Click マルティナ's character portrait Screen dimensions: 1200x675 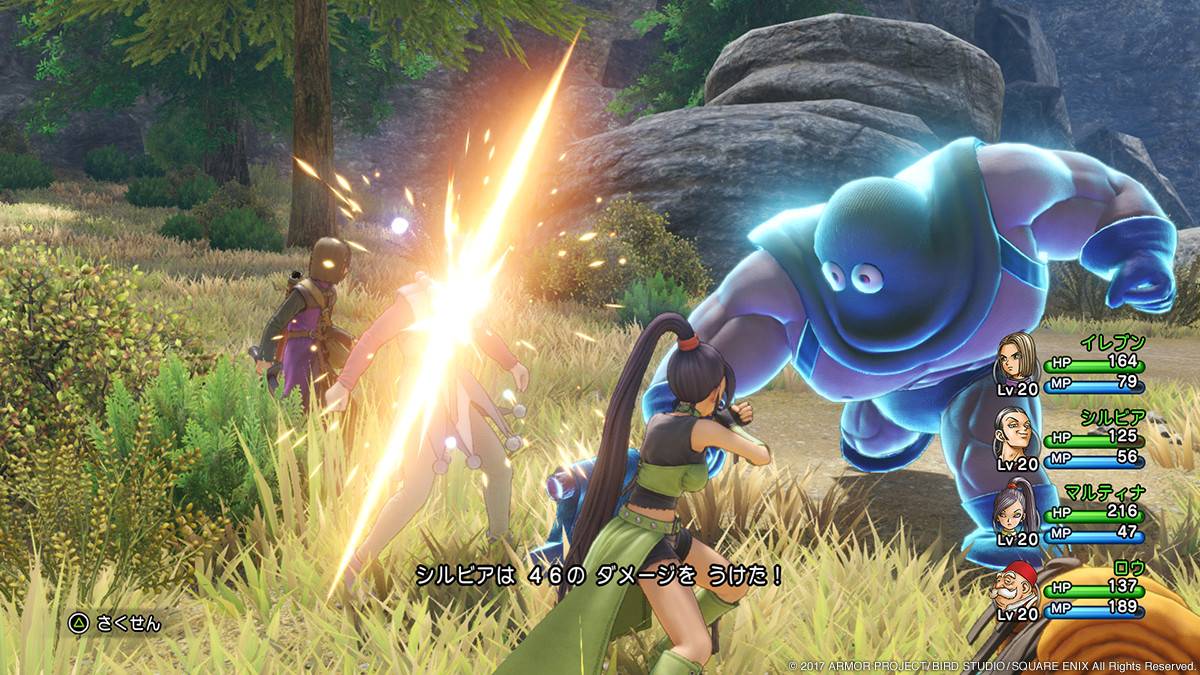click(1015, 512)
